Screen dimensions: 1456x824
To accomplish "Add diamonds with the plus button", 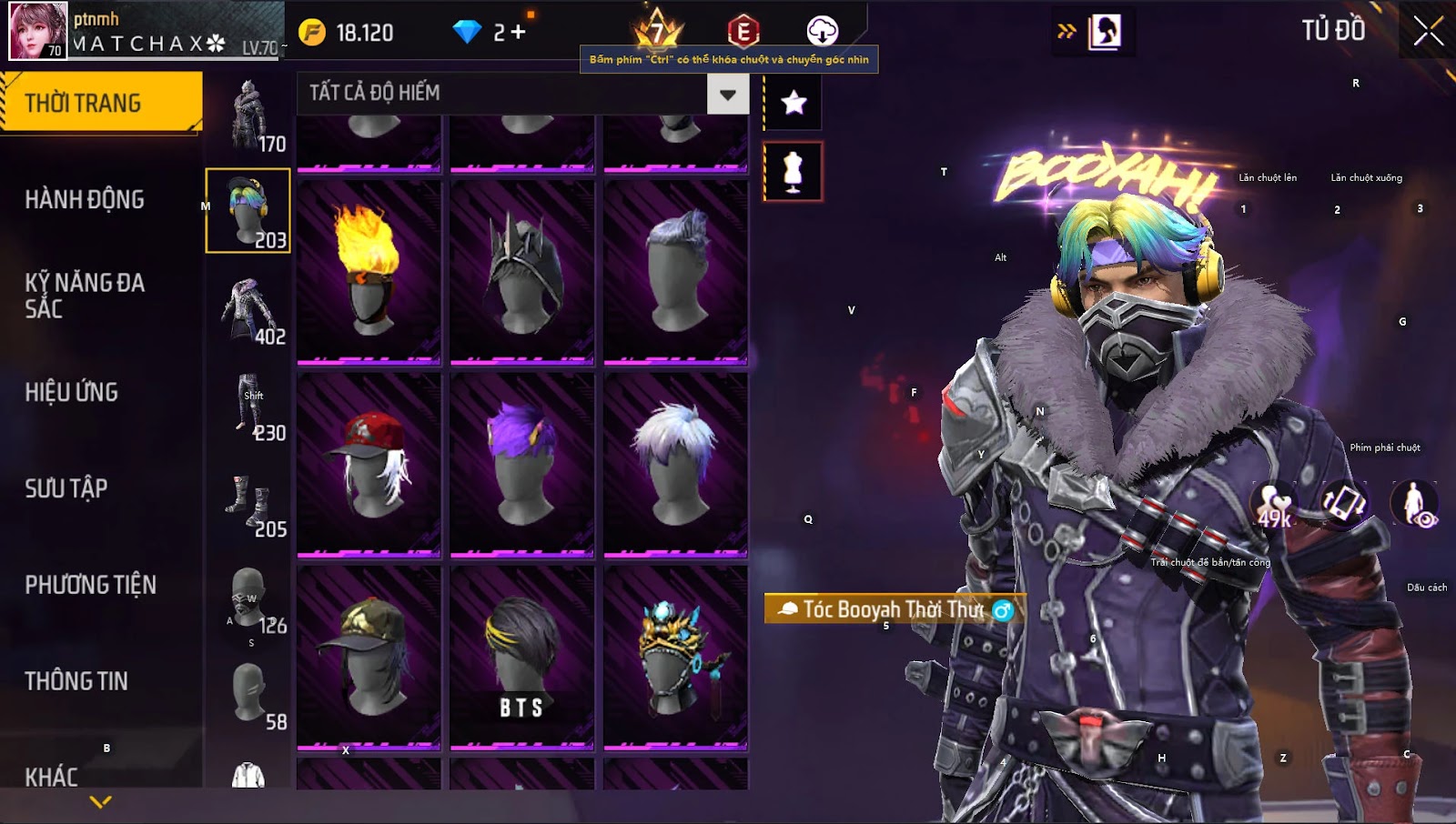I will tap(518, 33).
